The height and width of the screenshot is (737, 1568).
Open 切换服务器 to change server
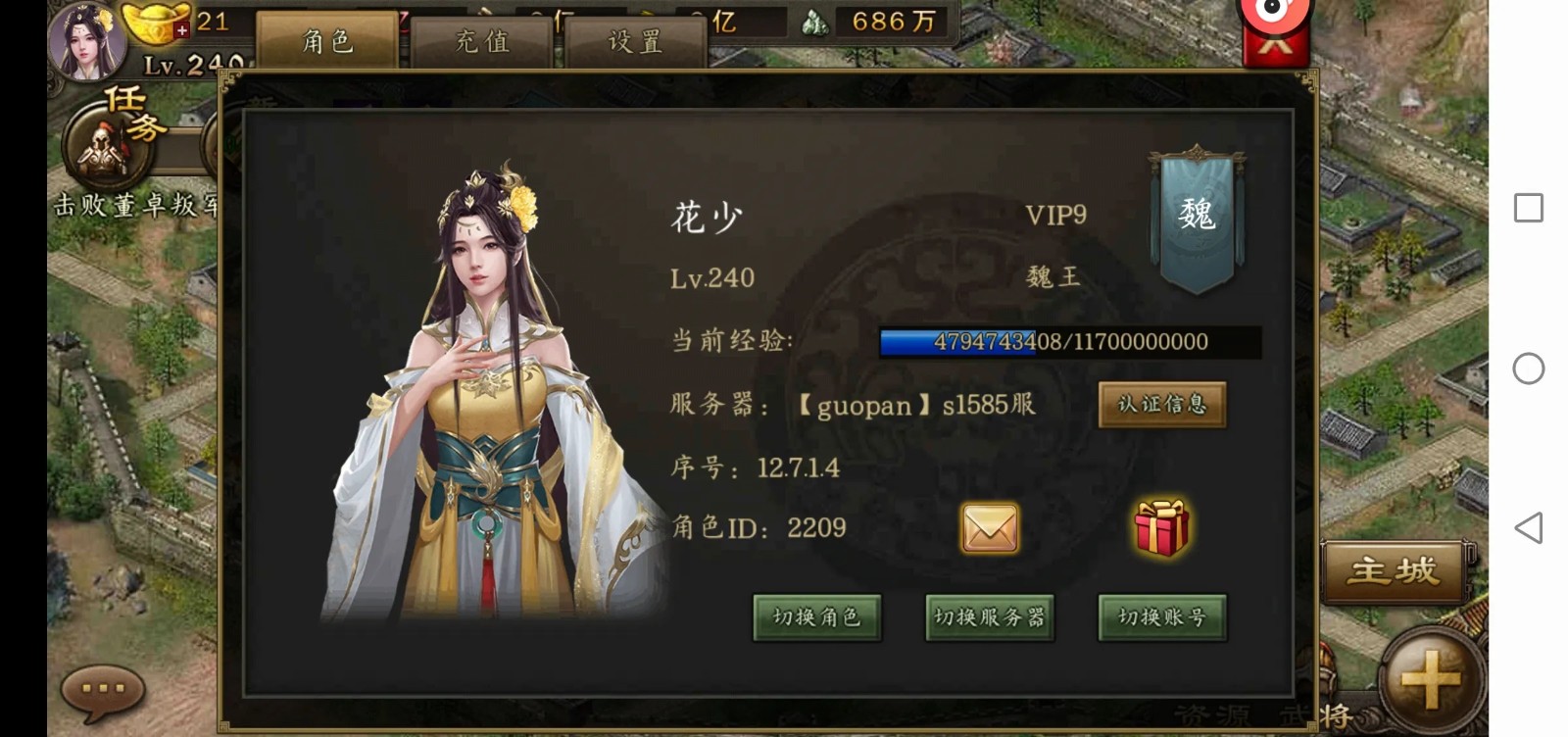tap(990, 617)
